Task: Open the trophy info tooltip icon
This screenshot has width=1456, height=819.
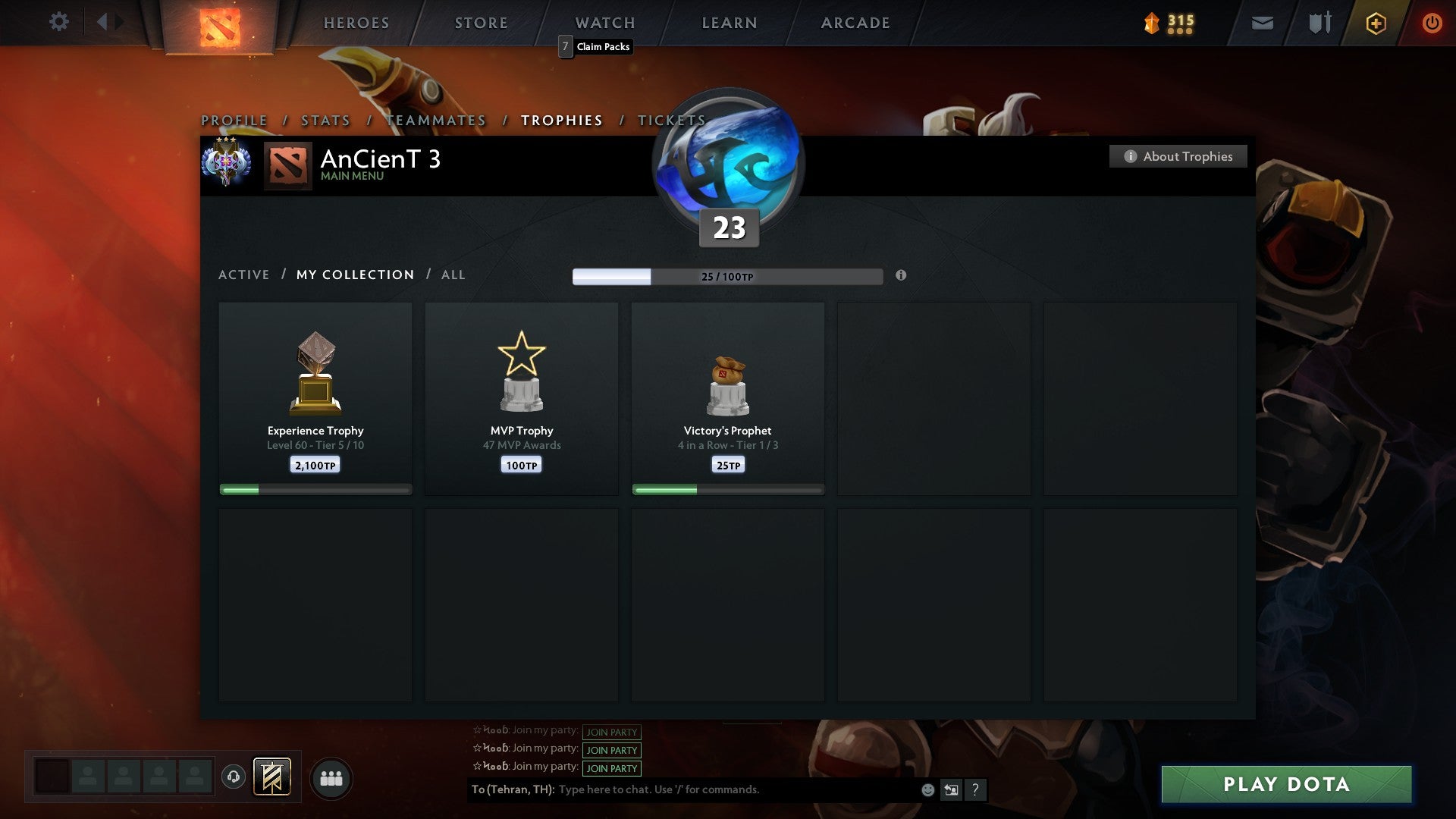Action: coord(901,277)
